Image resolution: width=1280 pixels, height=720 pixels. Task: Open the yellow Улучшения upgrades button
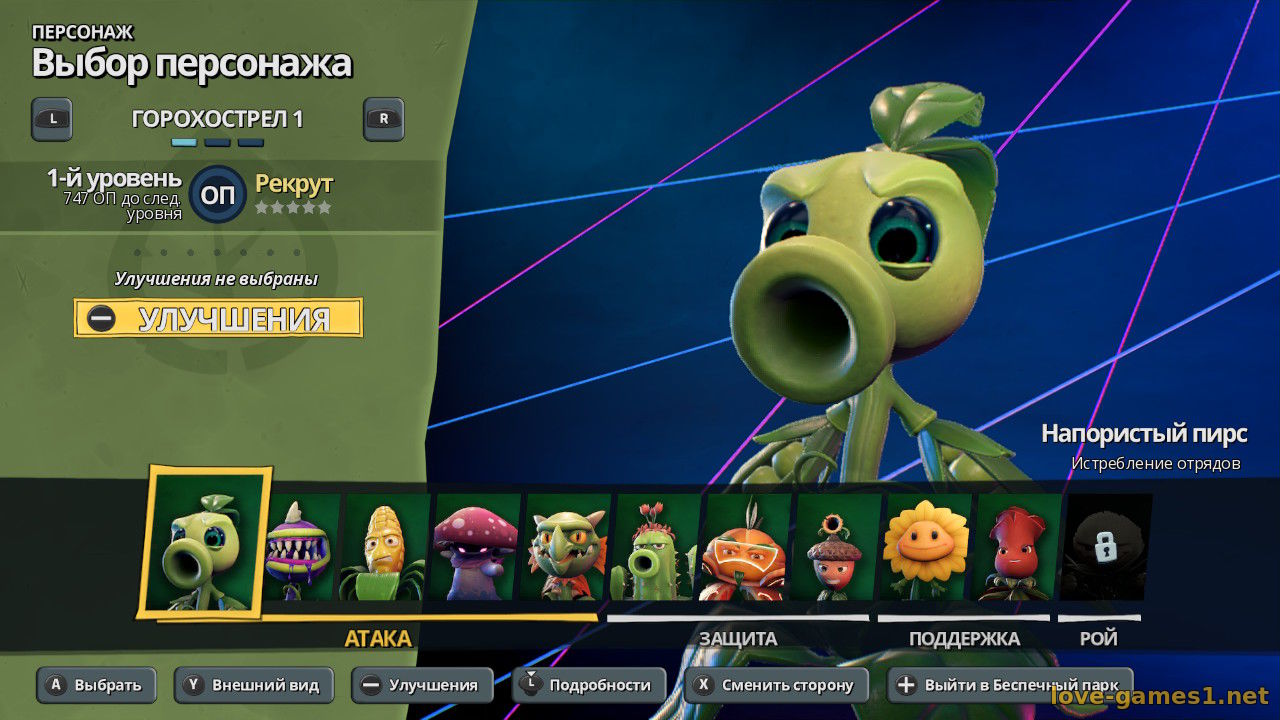pos(218,318)
